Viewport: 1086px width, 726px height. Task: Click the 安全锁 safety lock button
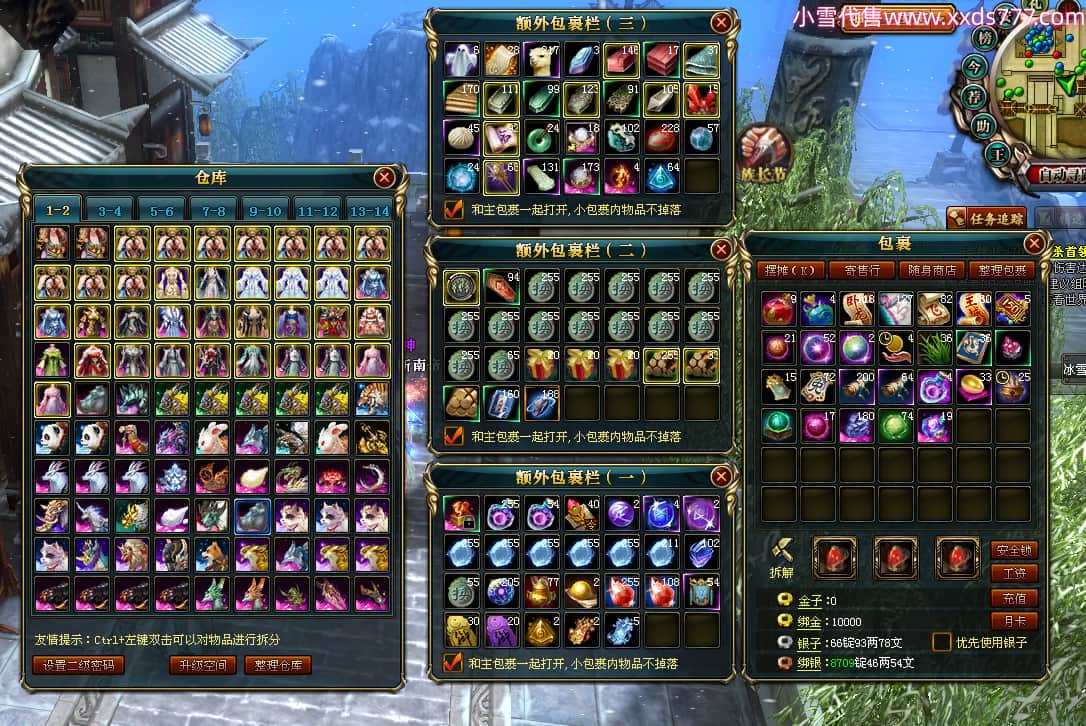pos(1013,551)
